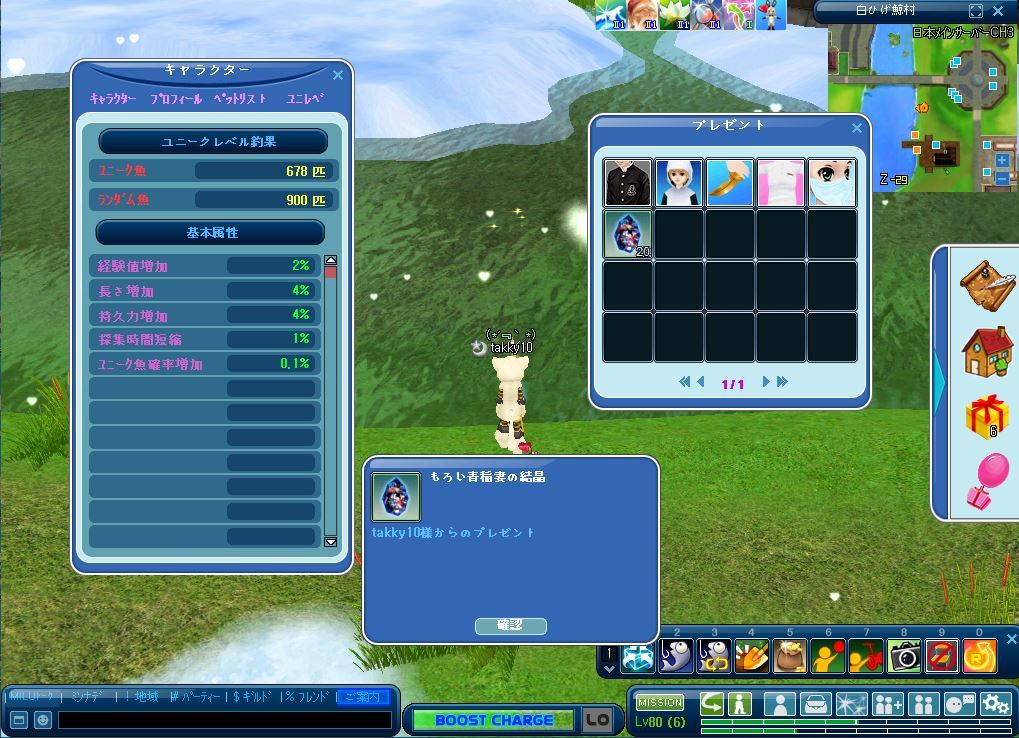Select the black school uniform present
Screen dimensions: 1019x738
(x=628, y=183)
